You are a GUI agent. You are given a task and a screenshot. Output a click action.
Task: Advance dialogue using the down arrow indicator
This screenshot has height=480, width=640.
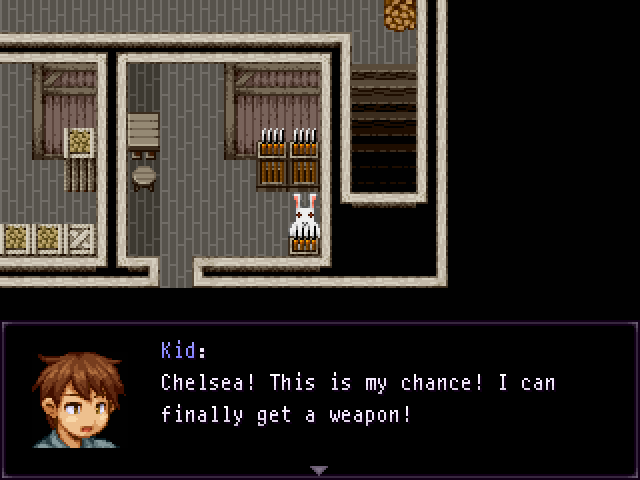point(319,470)
